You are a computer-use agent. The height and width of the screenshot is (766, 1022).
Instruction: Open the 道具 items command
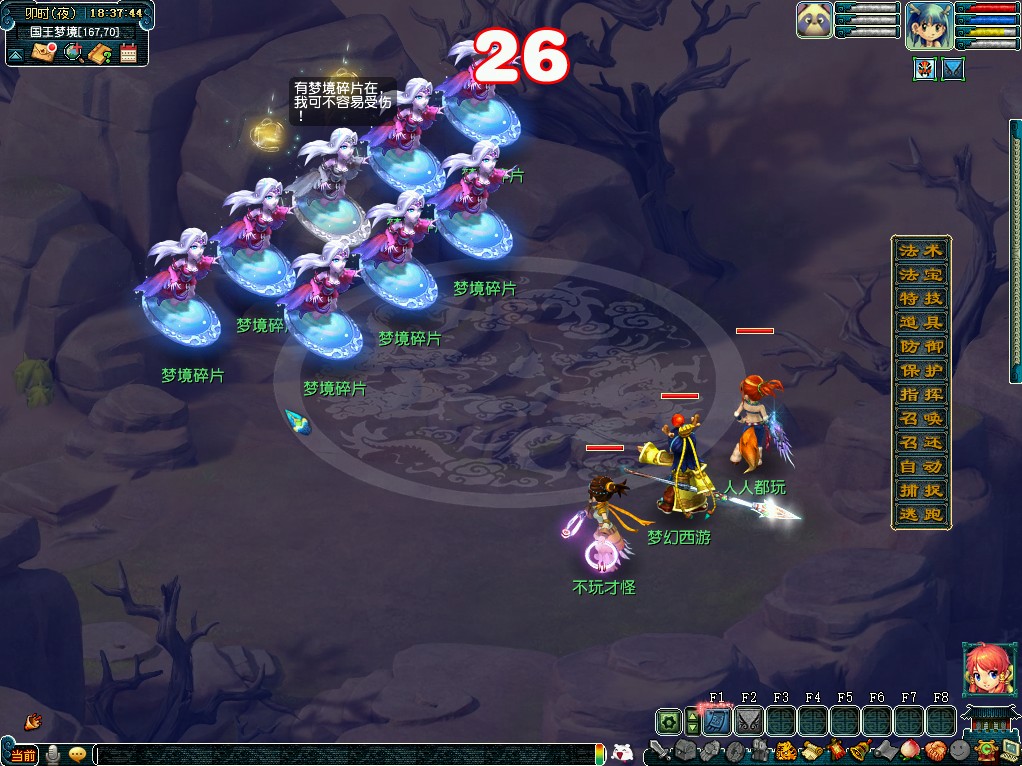click(x=920, y=322)
